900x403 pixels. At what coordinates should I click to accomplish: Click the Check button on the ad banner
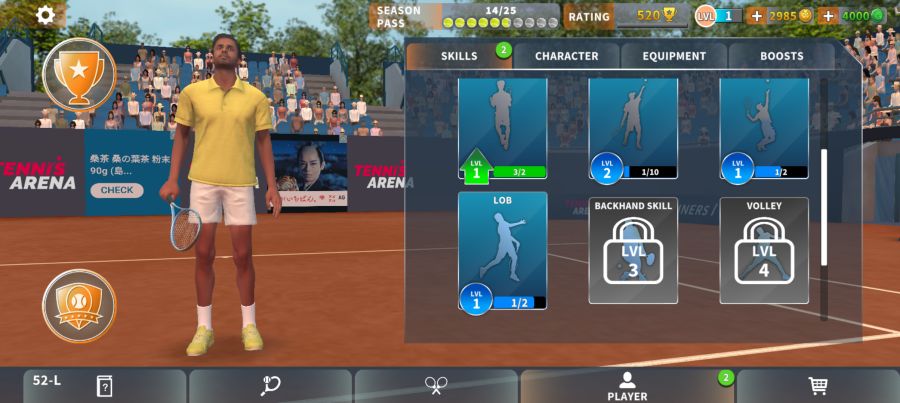pos(116,190)
